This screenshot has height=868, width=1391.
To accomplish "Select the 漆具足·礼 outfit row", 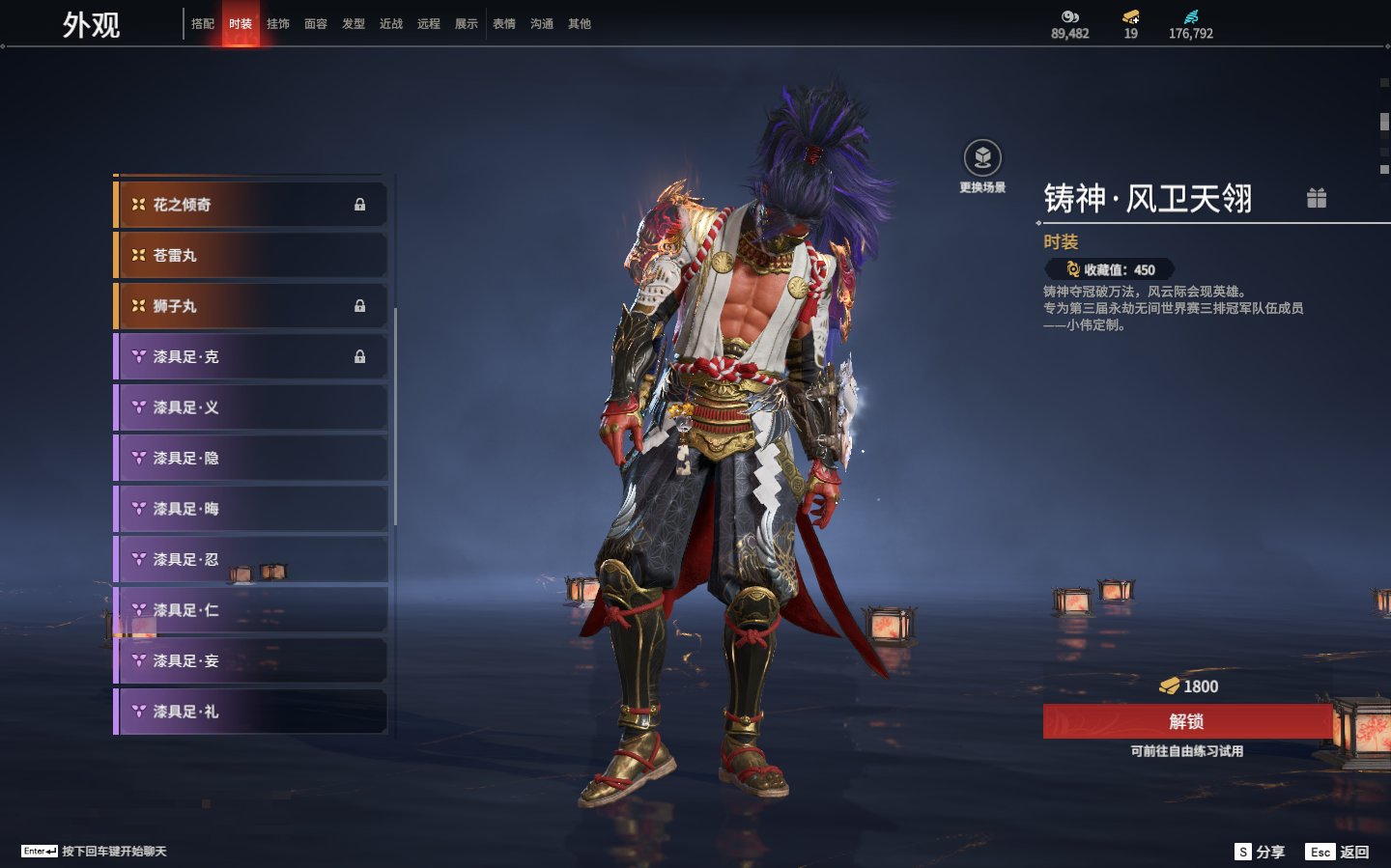I will point(251,712).
